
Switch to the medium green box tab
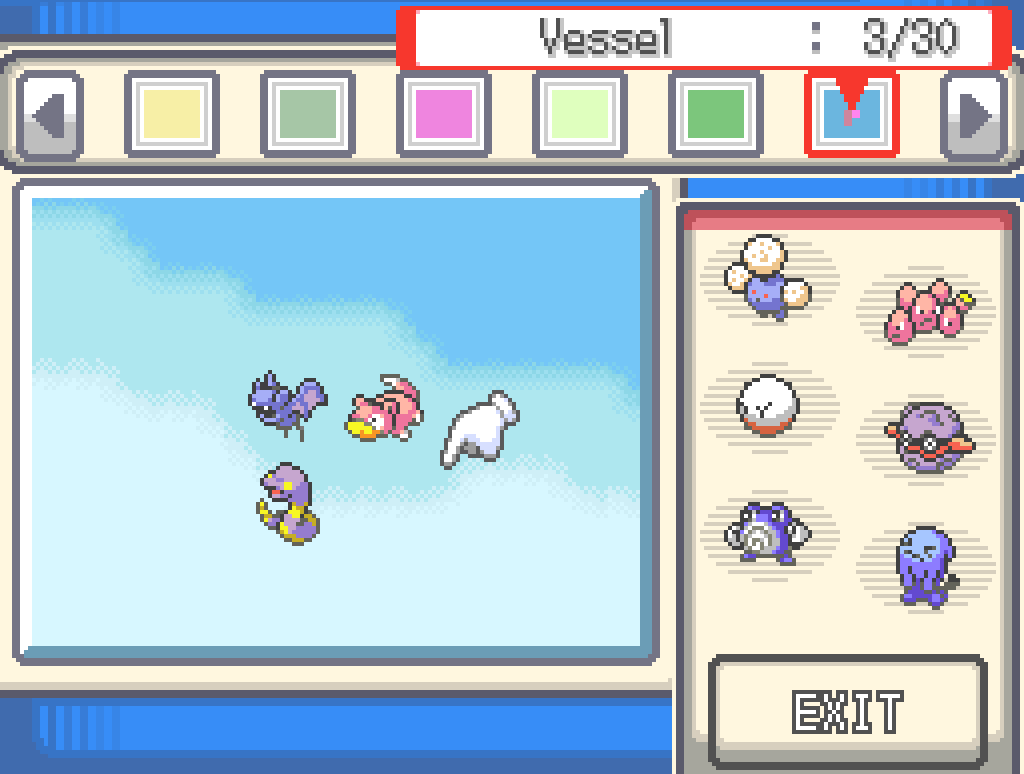coord(716,114)
